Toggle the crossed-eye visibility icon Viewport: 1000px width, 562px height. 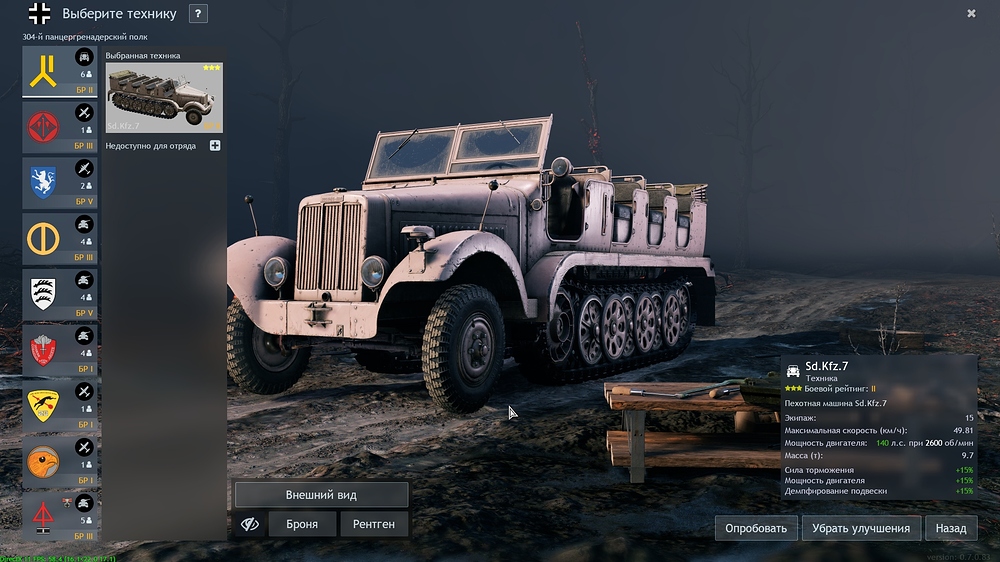click(x=251, y=524)
